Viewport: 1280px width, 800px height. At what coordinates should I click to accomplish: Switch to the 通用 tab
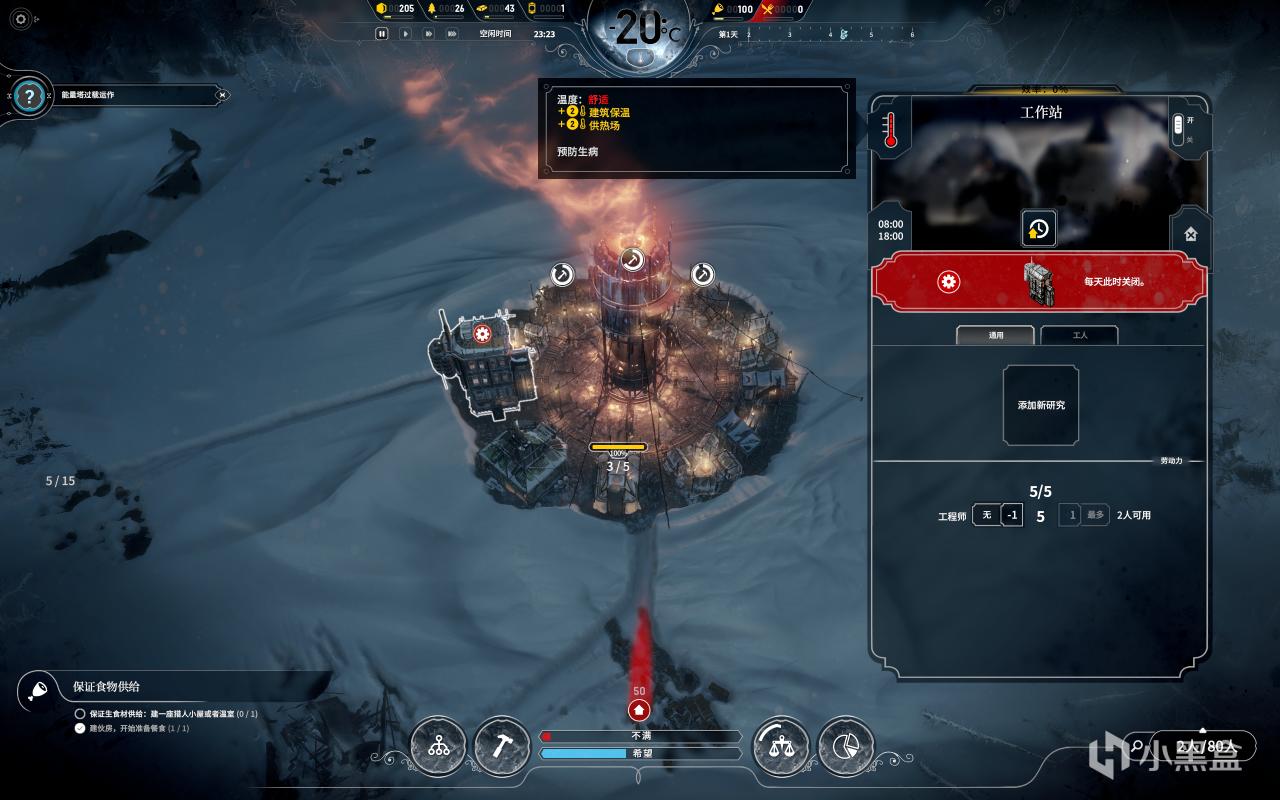(x=996, y=335)
